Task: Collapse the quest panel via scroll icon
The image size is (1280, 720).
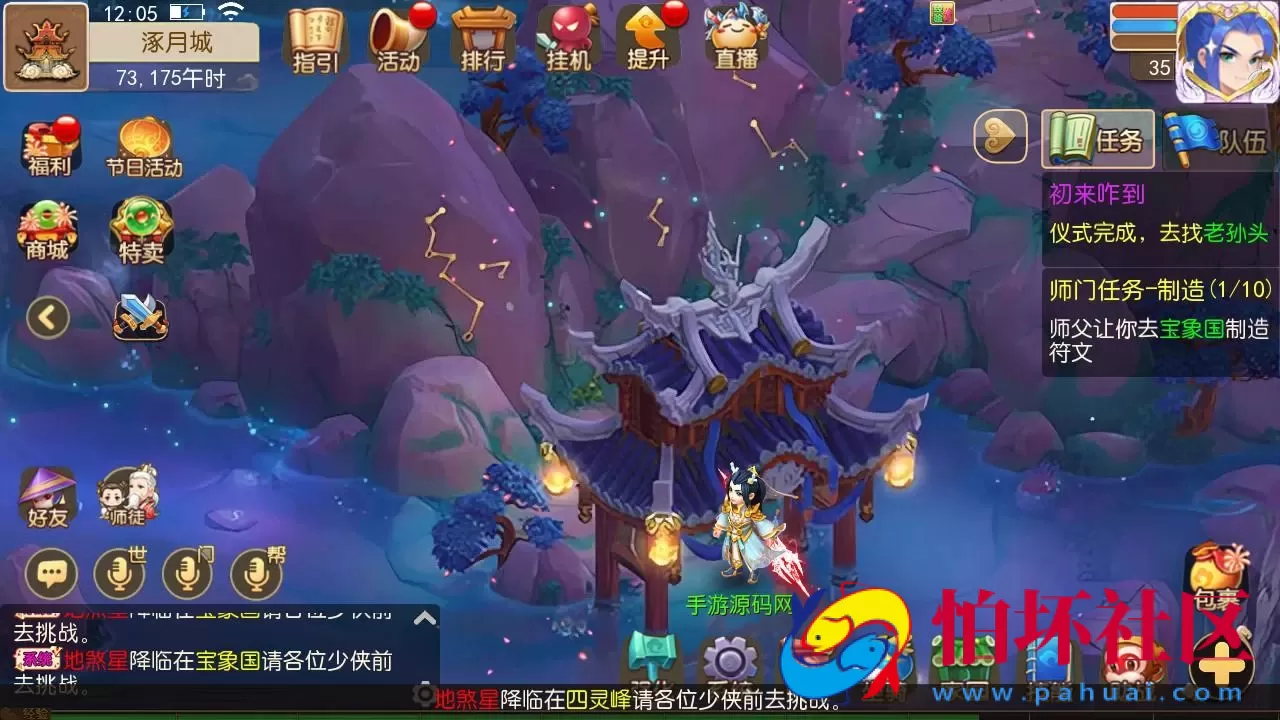Action: [1000, 138]
